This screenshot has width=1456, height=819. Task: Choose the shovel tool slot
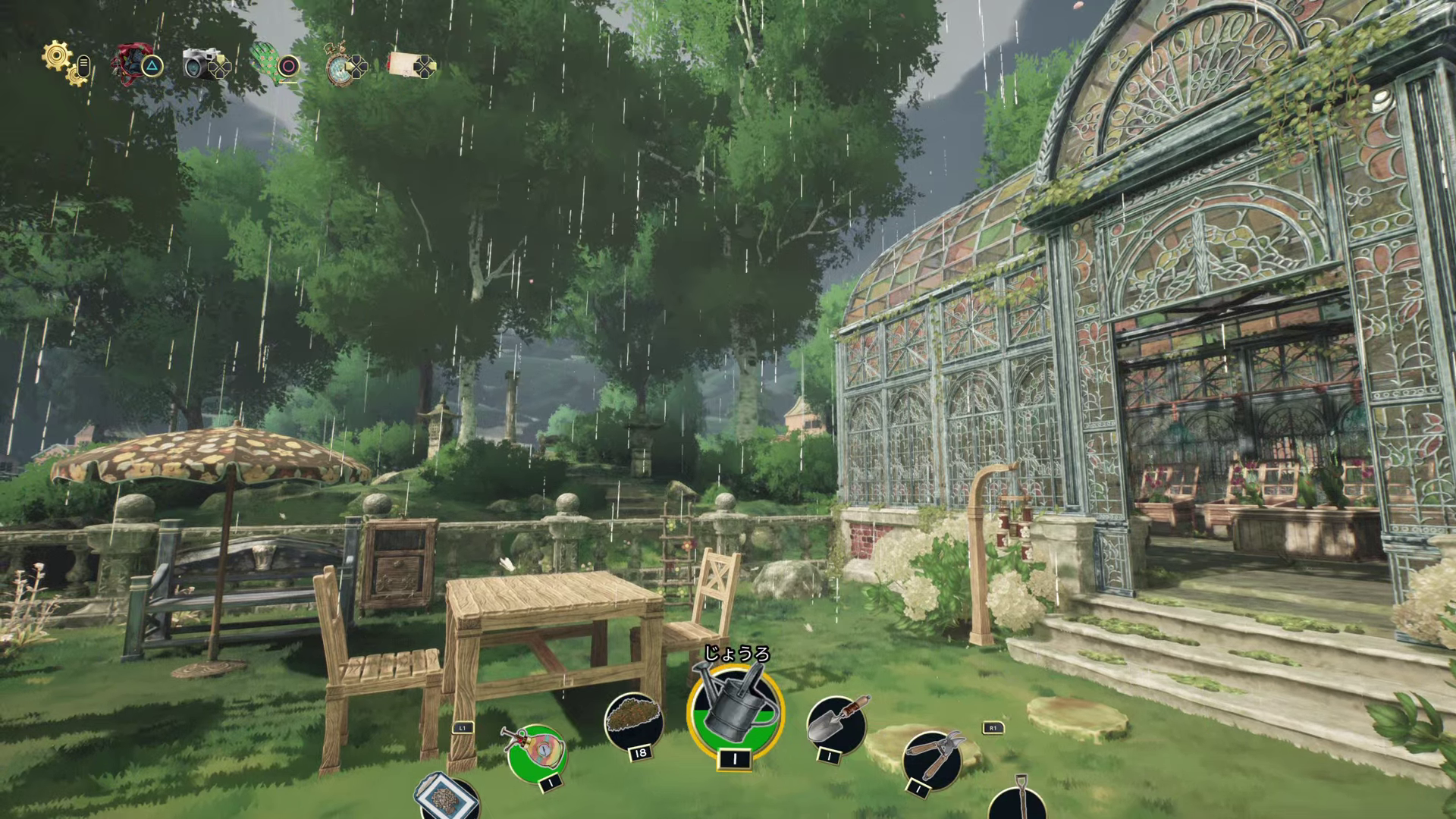point(1017,802)
